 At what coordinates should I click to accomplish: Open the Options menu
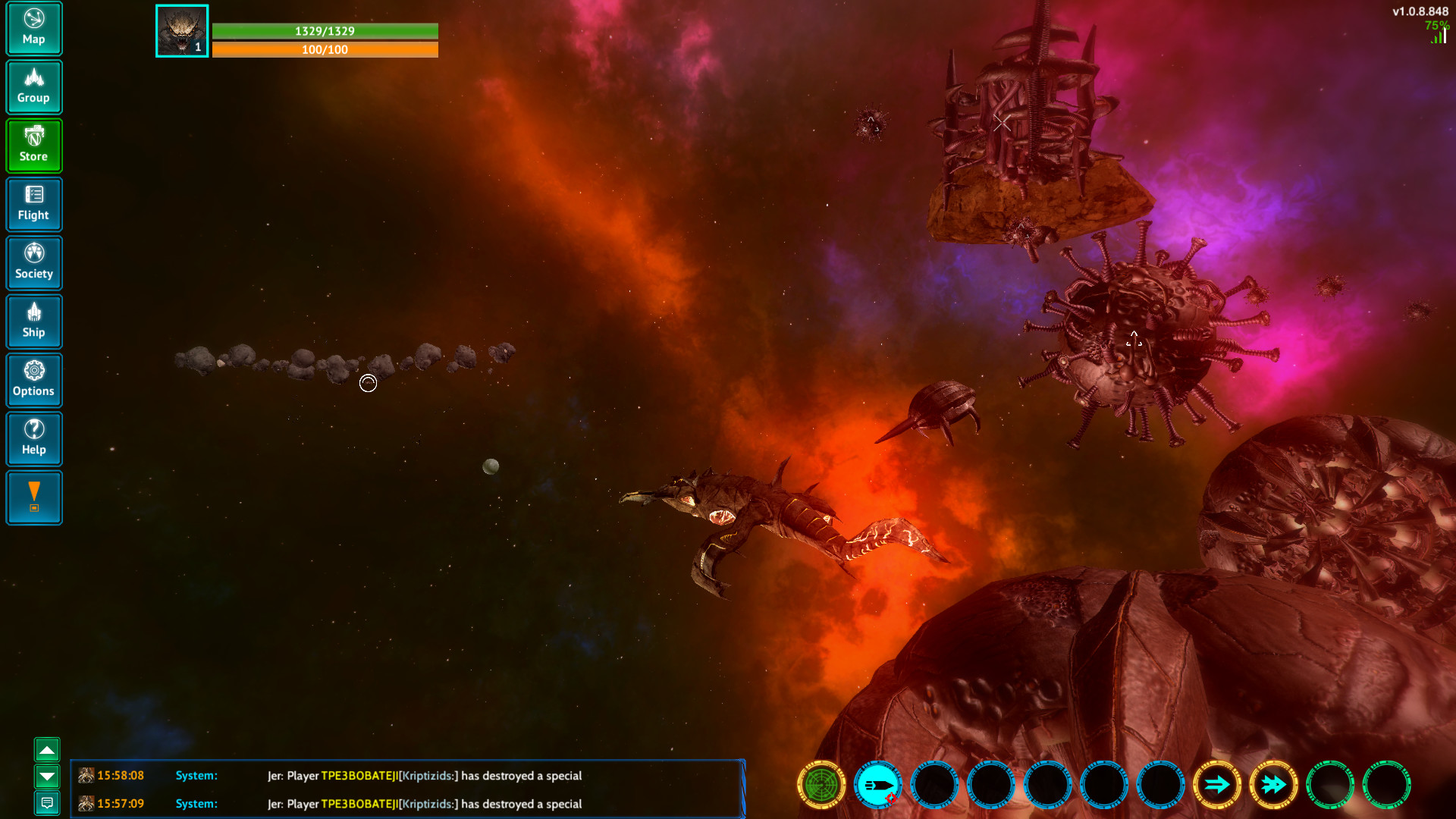[34, 380]
